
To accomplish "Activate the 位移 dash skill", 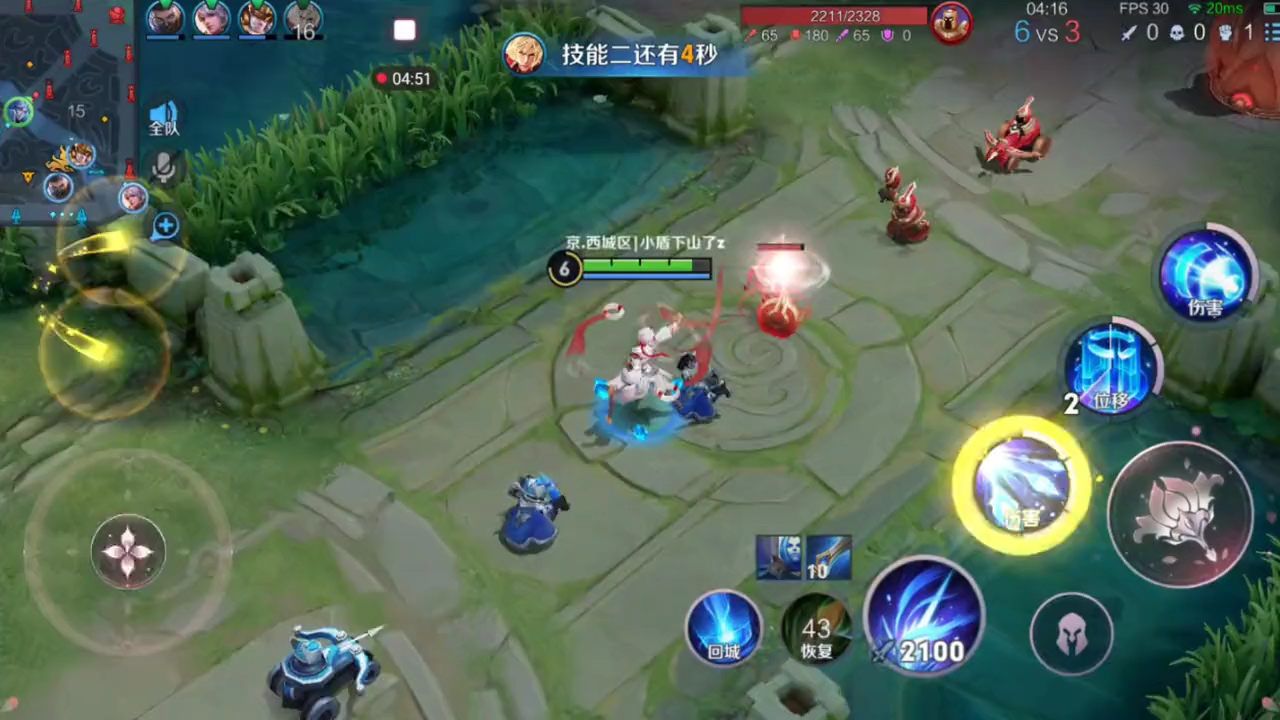I will click(x=1110, y=370).
